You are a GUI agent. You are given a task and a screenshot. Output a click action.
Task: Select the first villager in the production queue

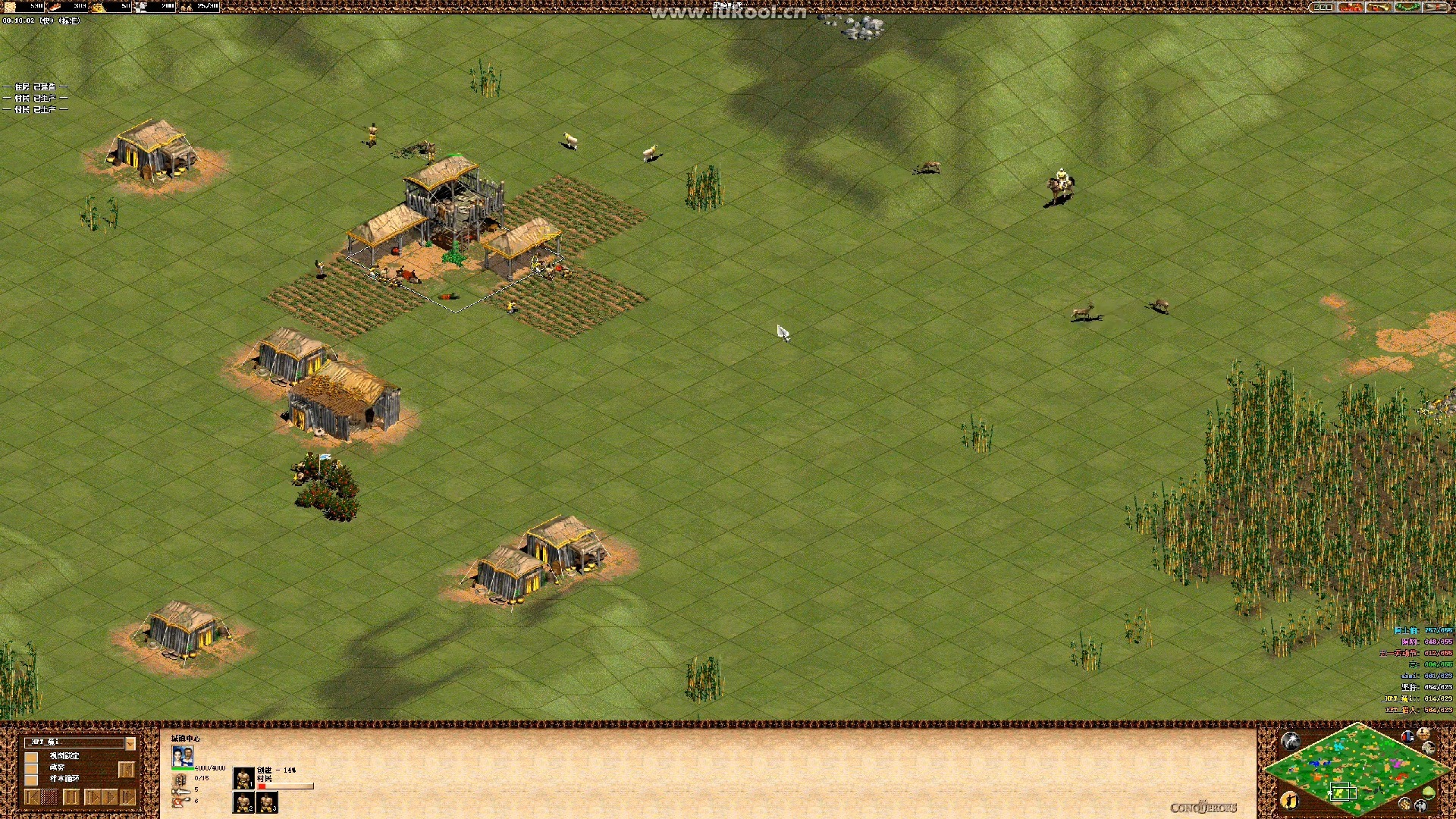coord(243,778)
